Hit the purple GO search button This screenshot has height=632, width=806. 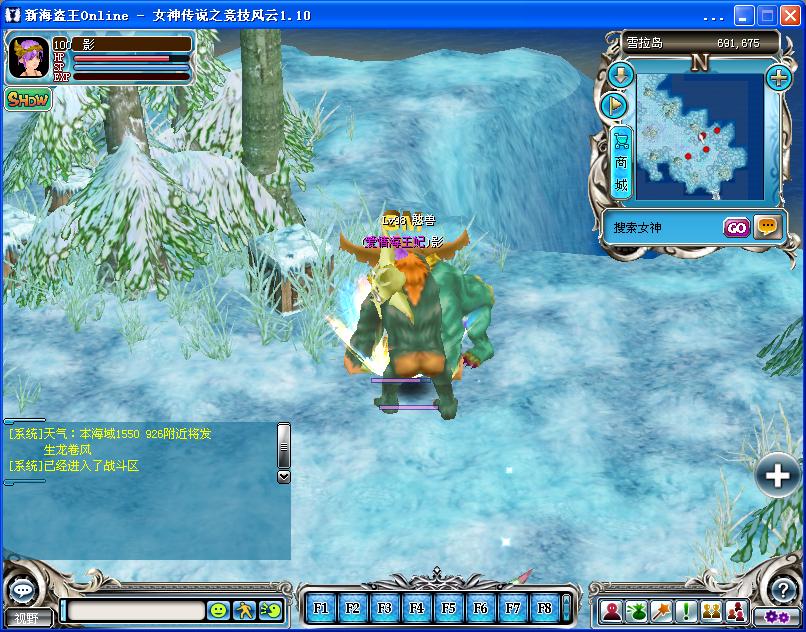[736, 227]
